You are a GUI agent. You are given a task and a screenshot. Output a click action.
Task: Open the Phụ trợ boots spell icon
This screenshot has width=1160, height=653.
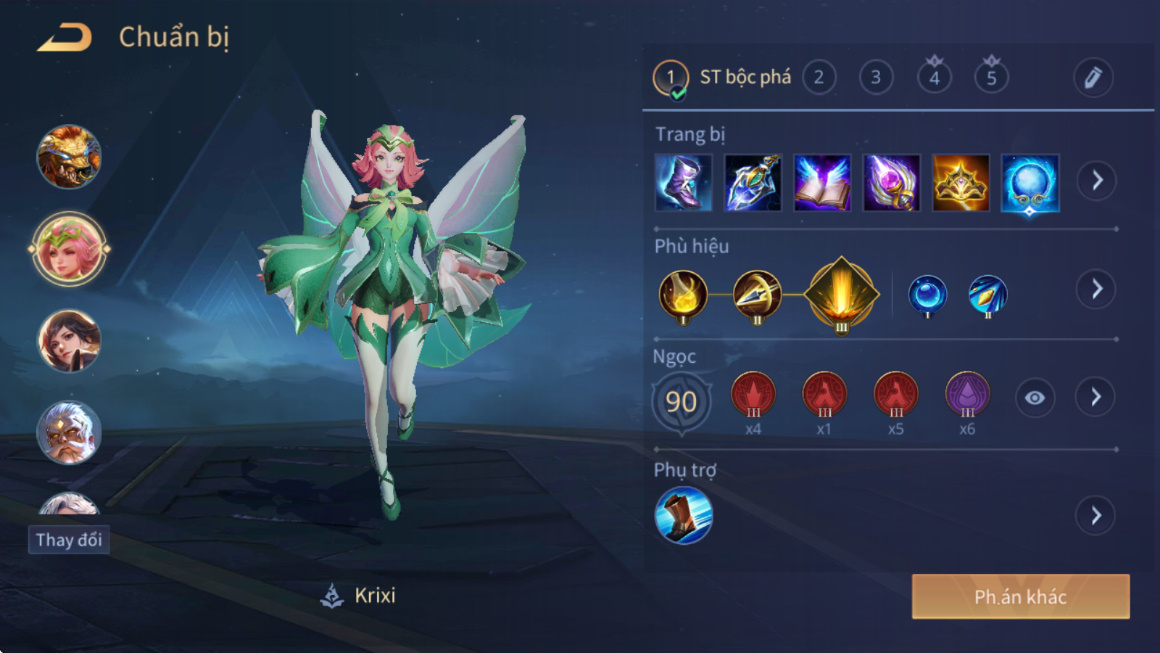(x=684, y=515)
